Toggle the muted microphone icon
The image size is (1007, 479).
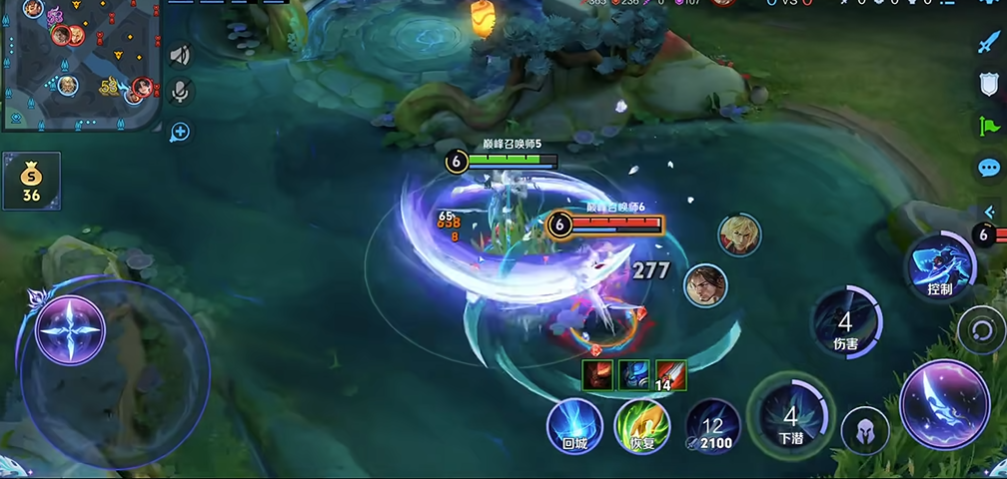click(180, 92)
